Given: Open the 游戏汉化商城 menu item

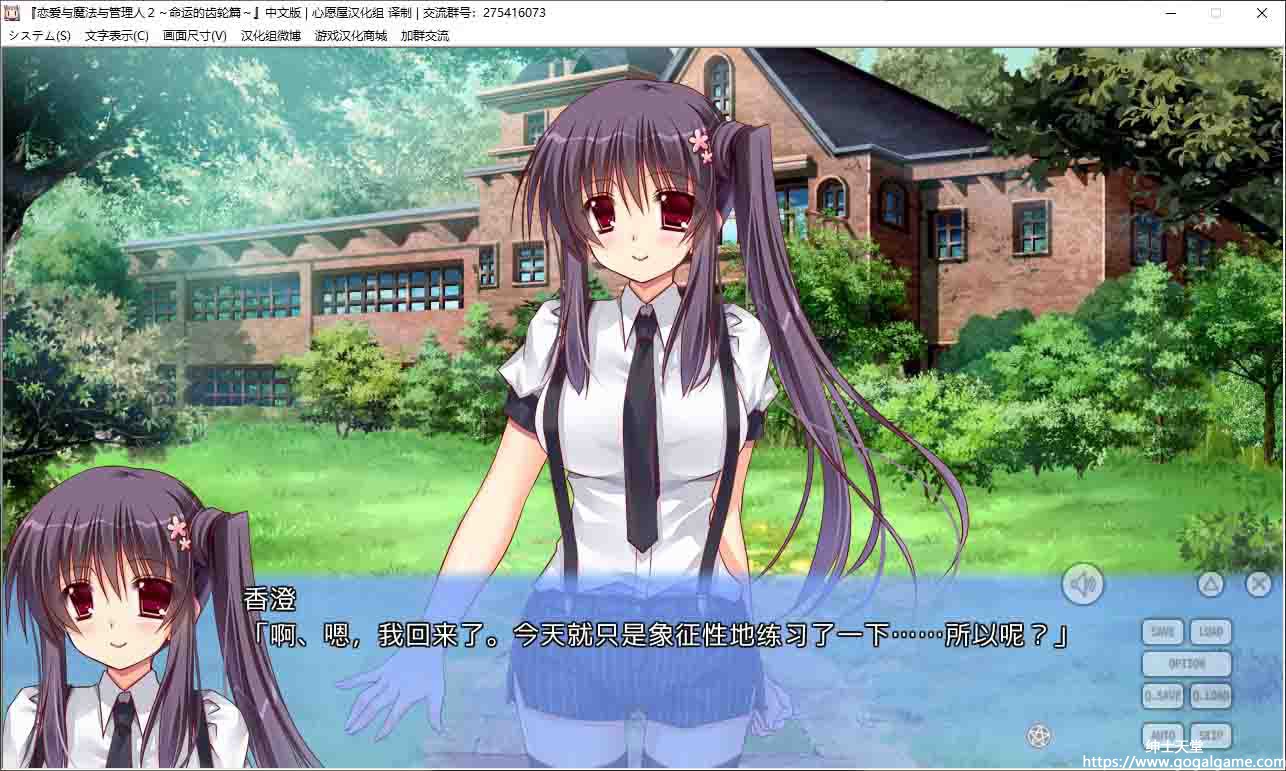Looking at the screenshot, I should pos(351,36).
